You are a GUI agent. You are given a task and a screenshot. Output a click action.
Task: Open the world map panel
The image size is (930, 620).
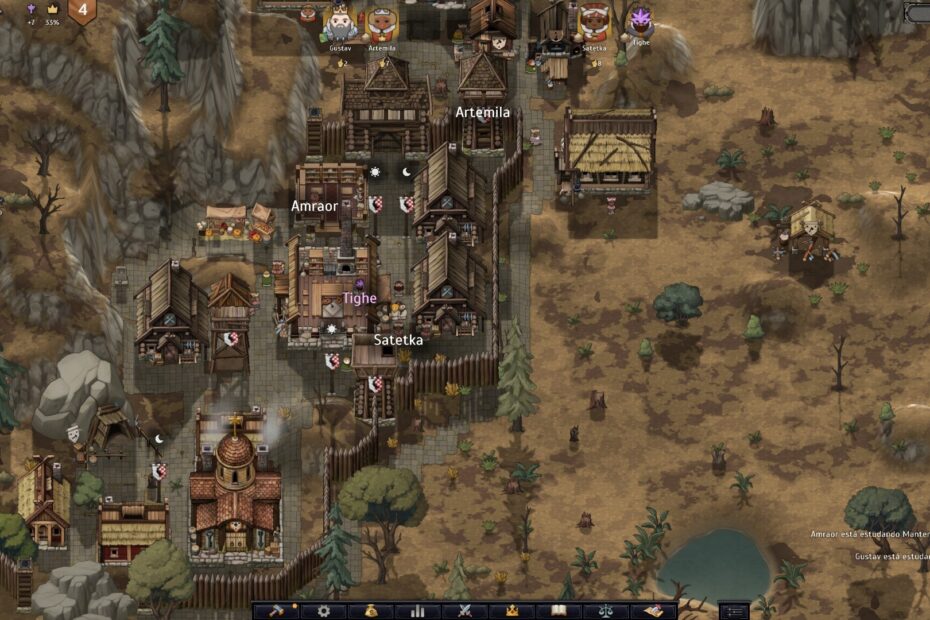click(x=653, y=610)
